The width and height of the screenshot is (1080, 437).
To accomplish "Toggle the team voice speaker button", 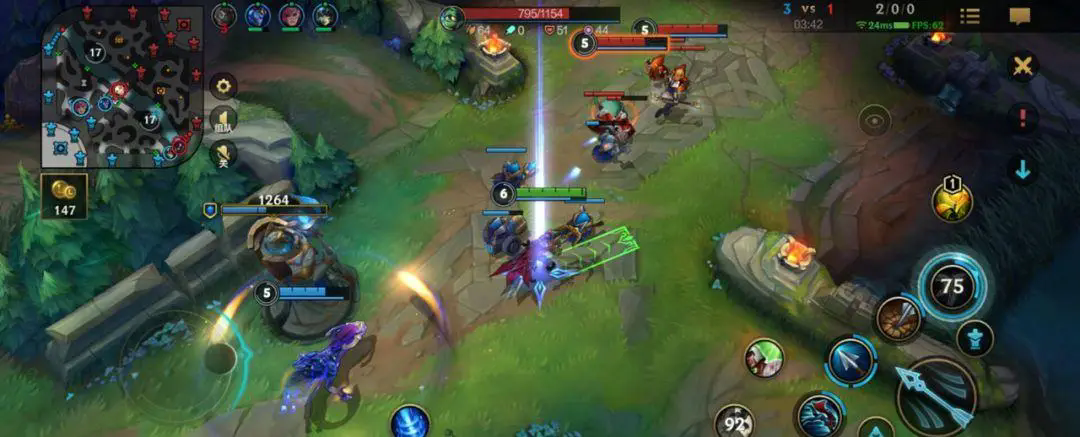I will pos(223,121).
